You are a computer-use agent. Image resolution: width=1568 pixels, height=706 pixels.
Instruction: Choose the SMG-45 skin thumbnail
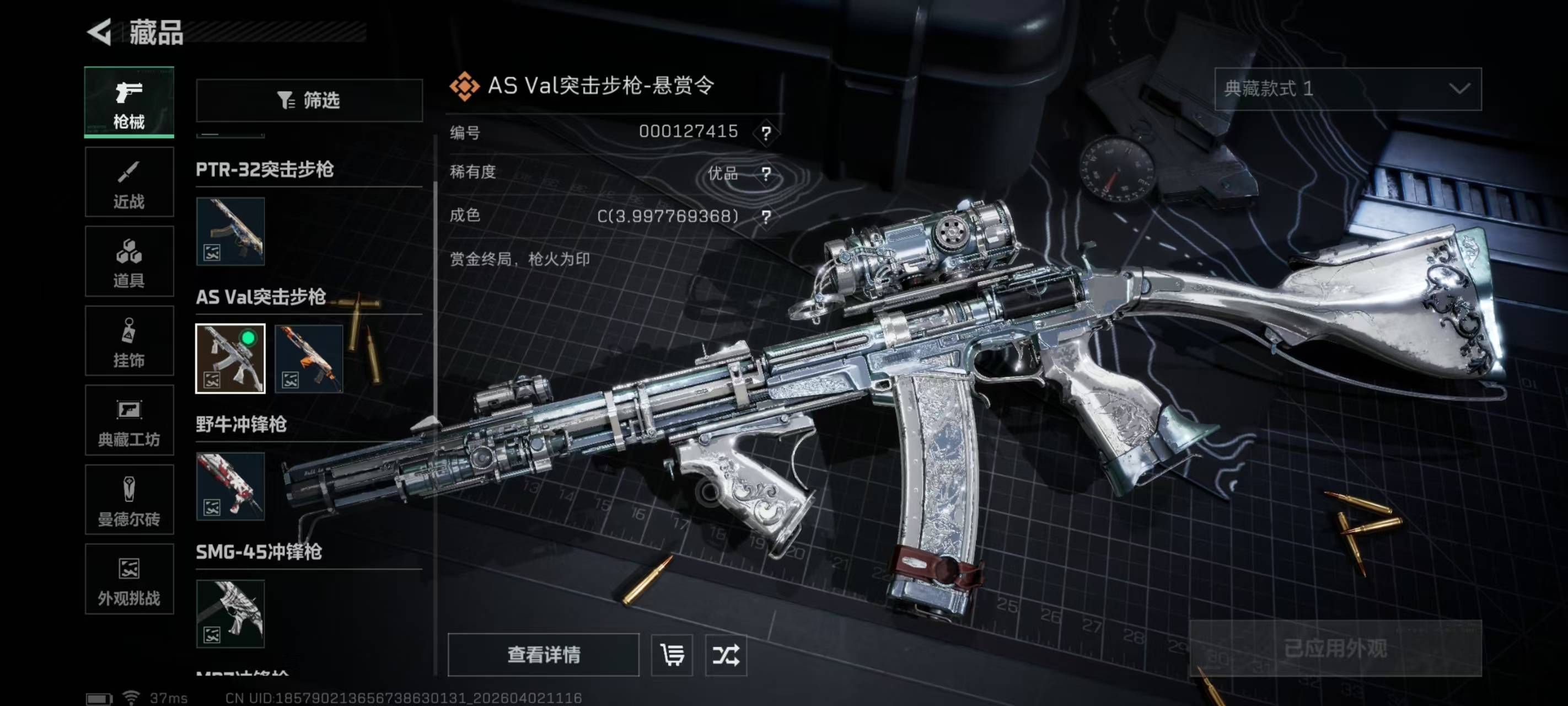(x=230, y=613)
